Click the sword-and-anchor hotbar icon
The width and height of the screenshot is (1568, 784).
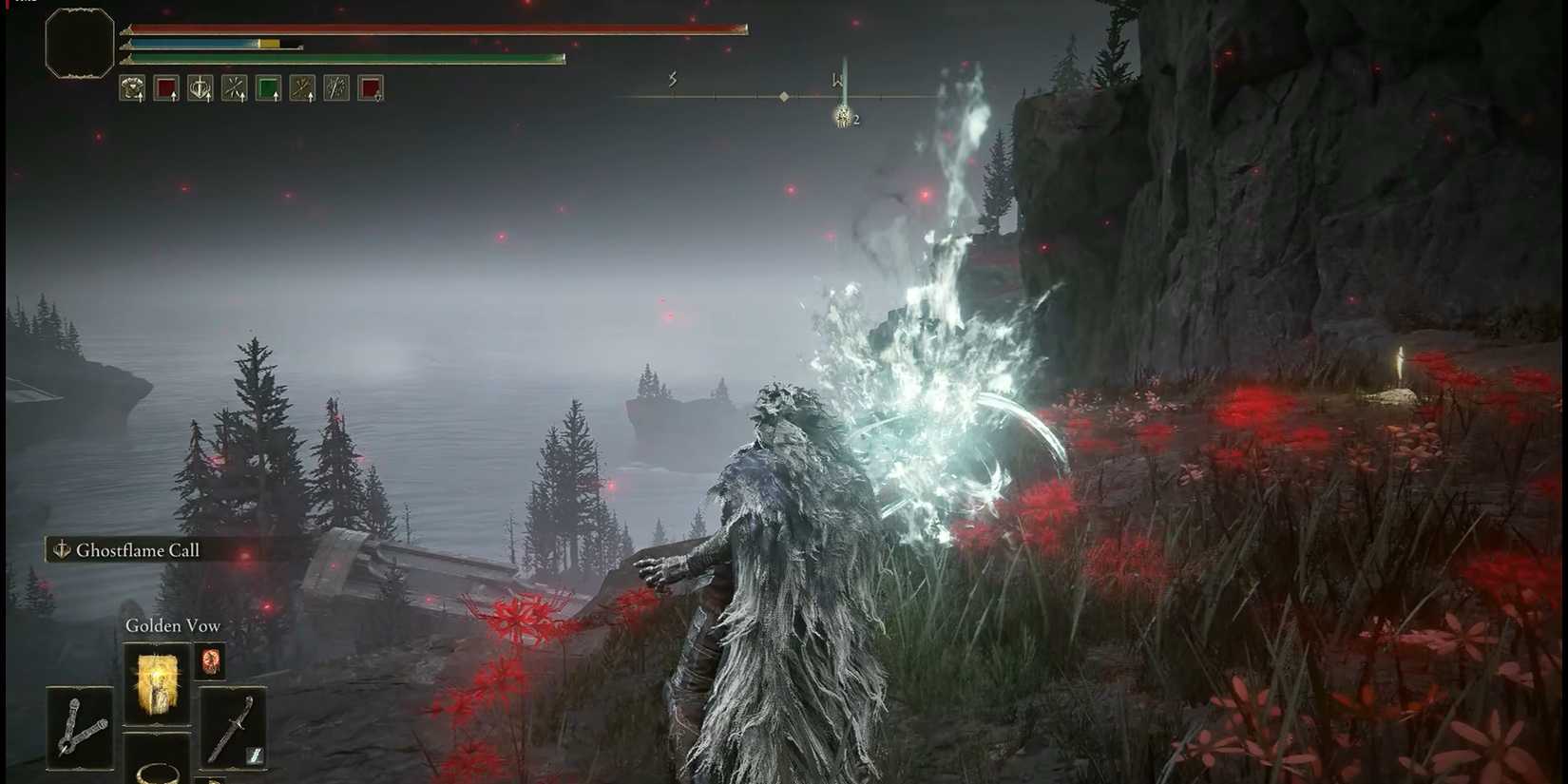(x=201, y=87)
